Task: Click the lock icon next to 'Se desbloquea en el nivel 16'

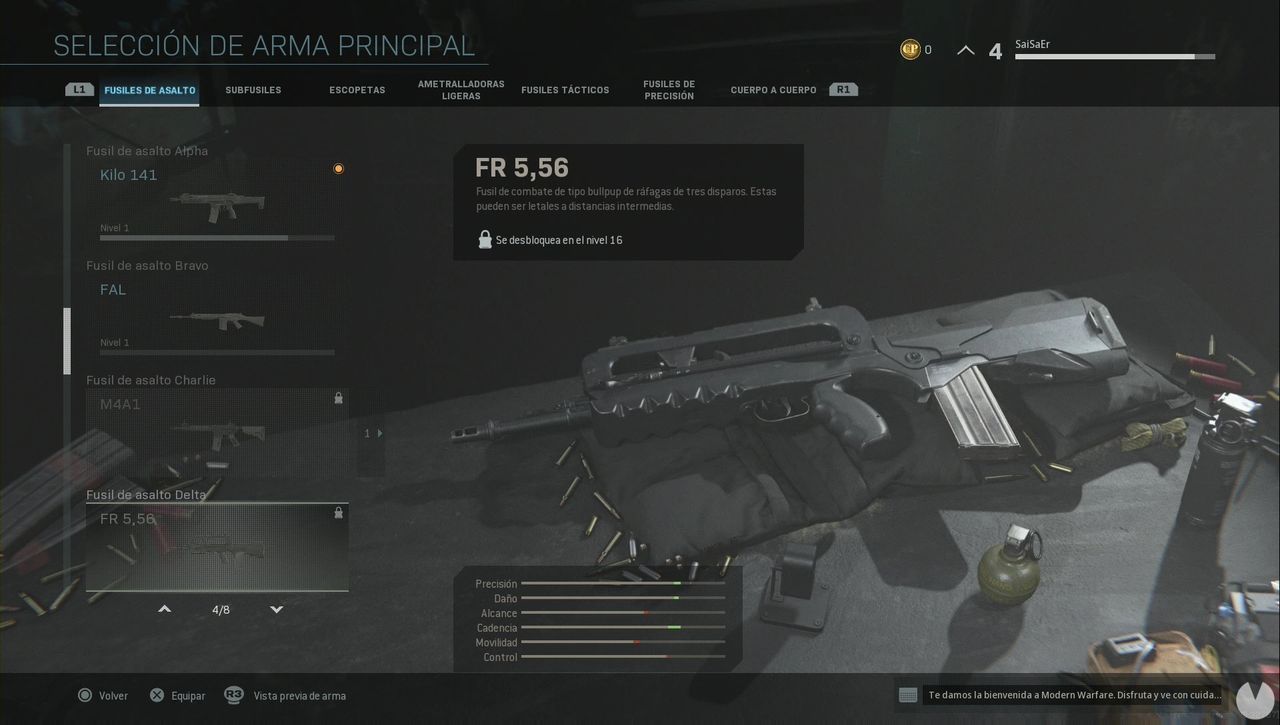Action: click(x=485, y=239)
